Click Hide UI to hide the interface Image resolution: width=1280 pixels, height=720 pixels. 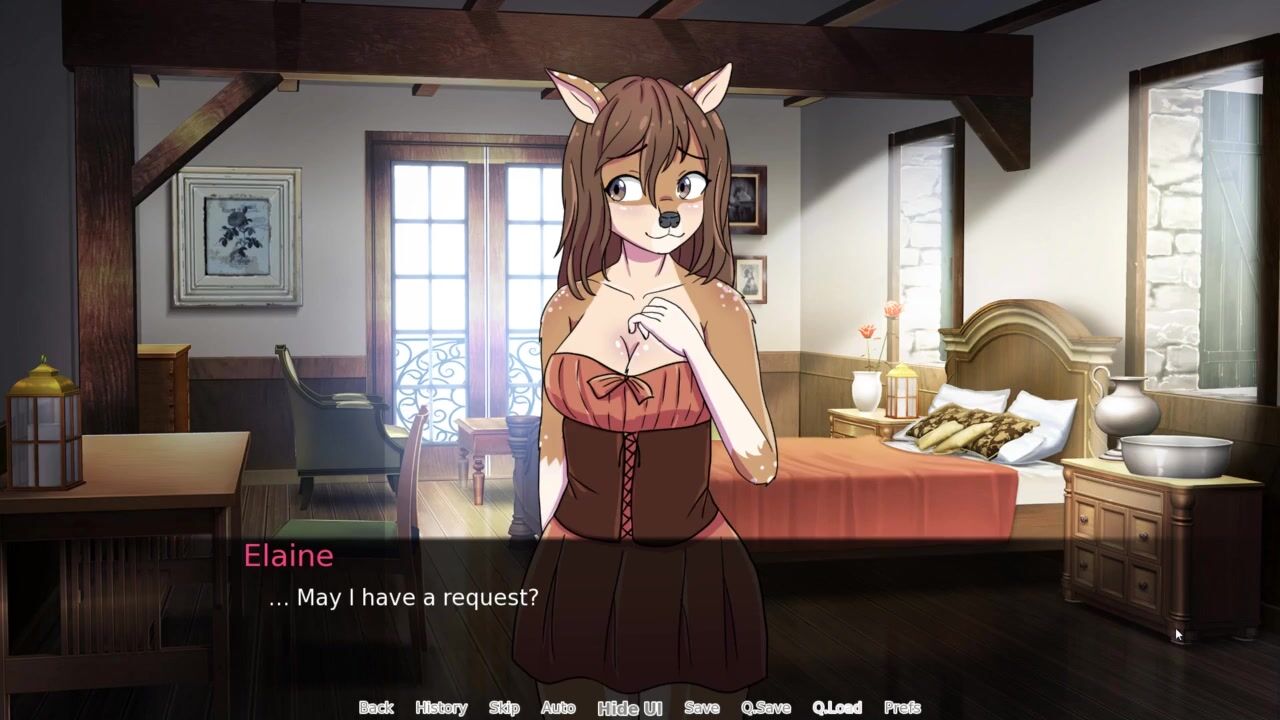tap(630, 708)
